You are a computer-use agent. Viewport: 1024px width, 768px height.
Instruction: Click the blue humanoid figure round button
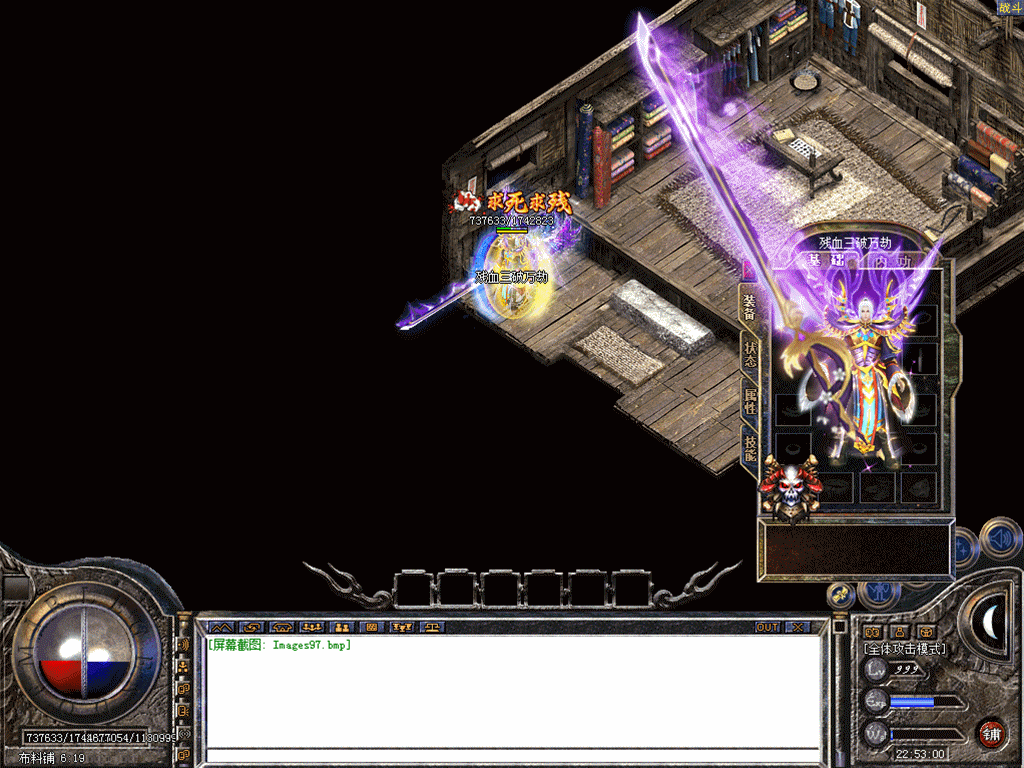click(x=881, y=591)
